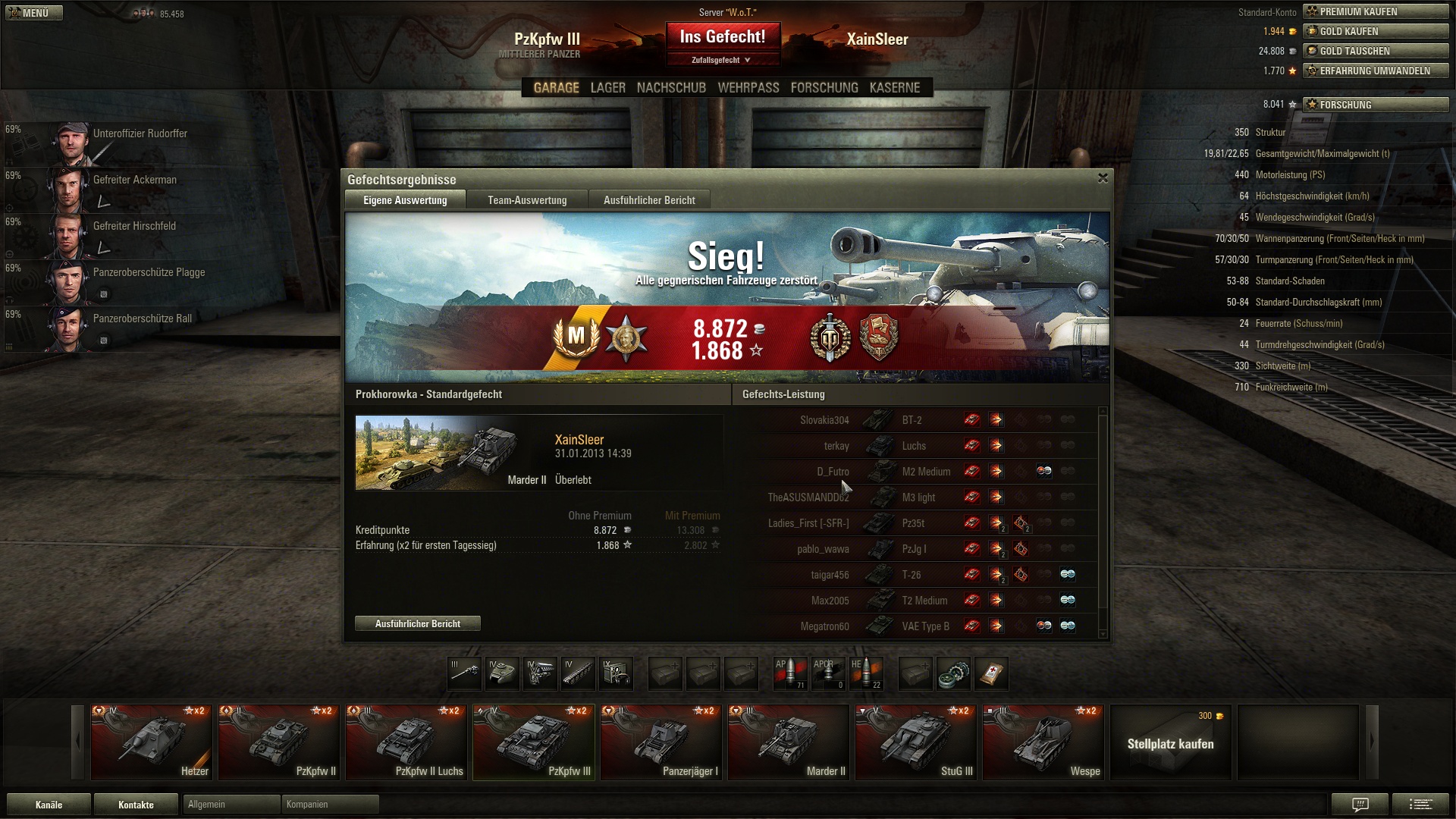The height and width of the screenshot is (819, 1456).
Task: Choose Erfahrung umwandeln
Action: click(1375, 71)
